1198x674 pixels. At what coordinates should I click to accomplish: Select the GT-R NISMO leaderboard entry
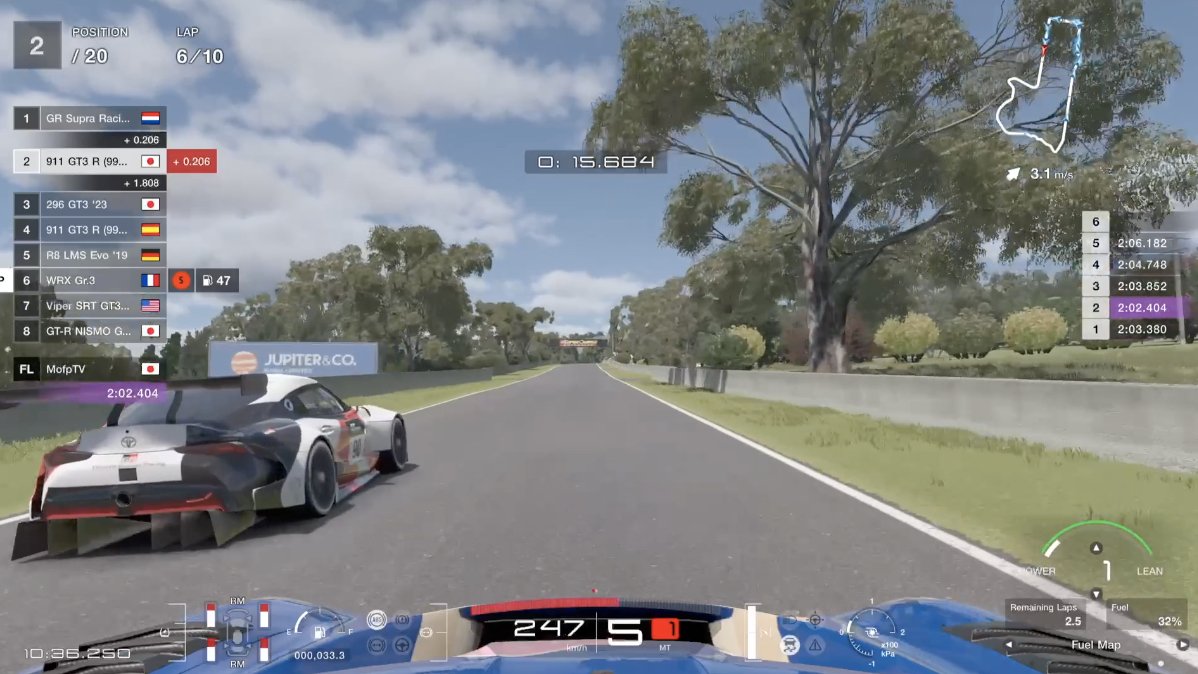point(89,331)
